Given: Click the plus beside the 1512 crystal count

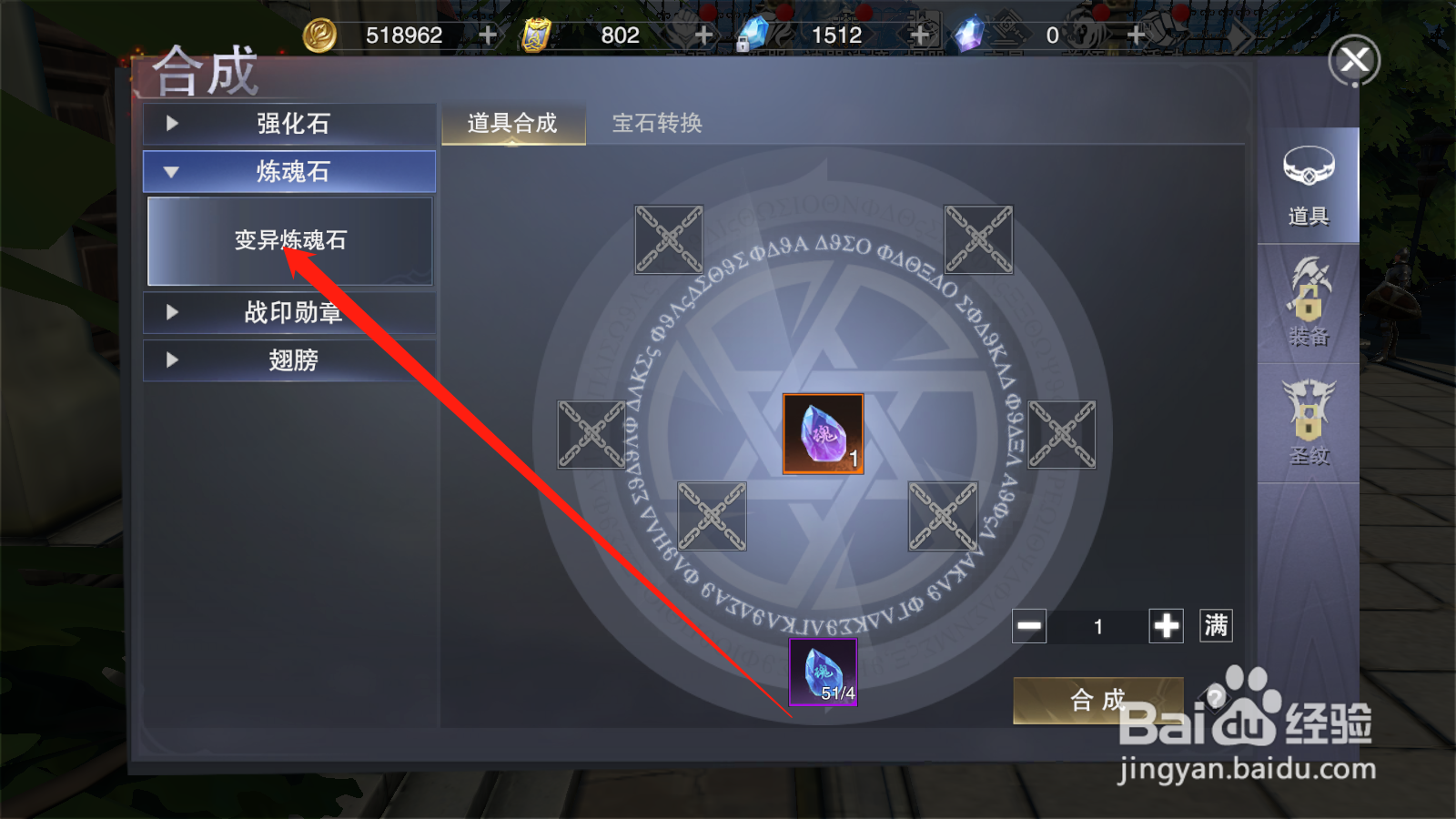Looking at the screenshot, I should point(919,35).
